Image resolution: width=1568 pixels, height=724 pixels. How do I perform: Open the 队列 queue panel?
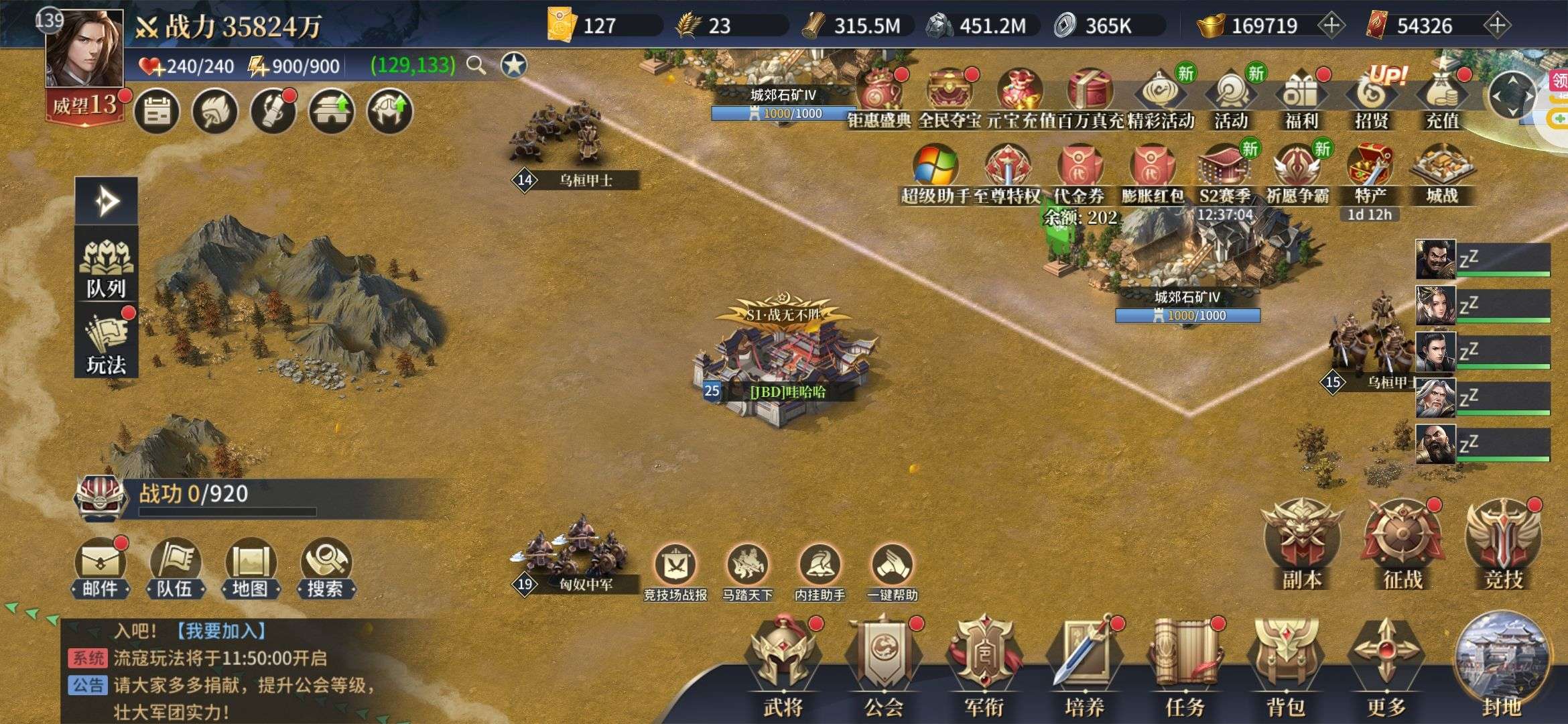coord(106,268)
